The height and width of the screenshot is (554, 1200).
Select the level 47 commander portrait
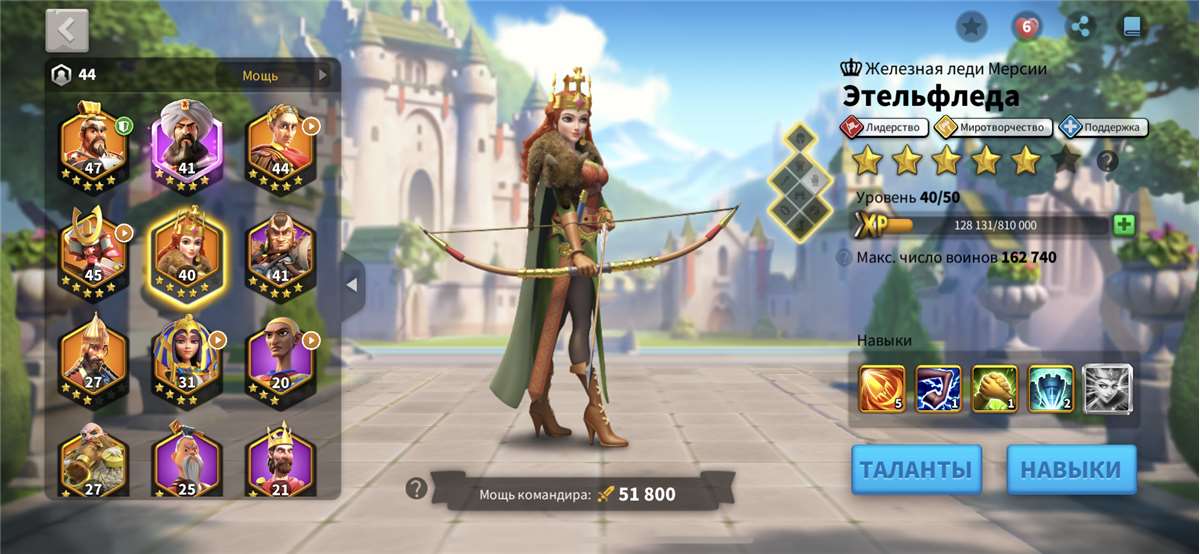click(94, 146)
